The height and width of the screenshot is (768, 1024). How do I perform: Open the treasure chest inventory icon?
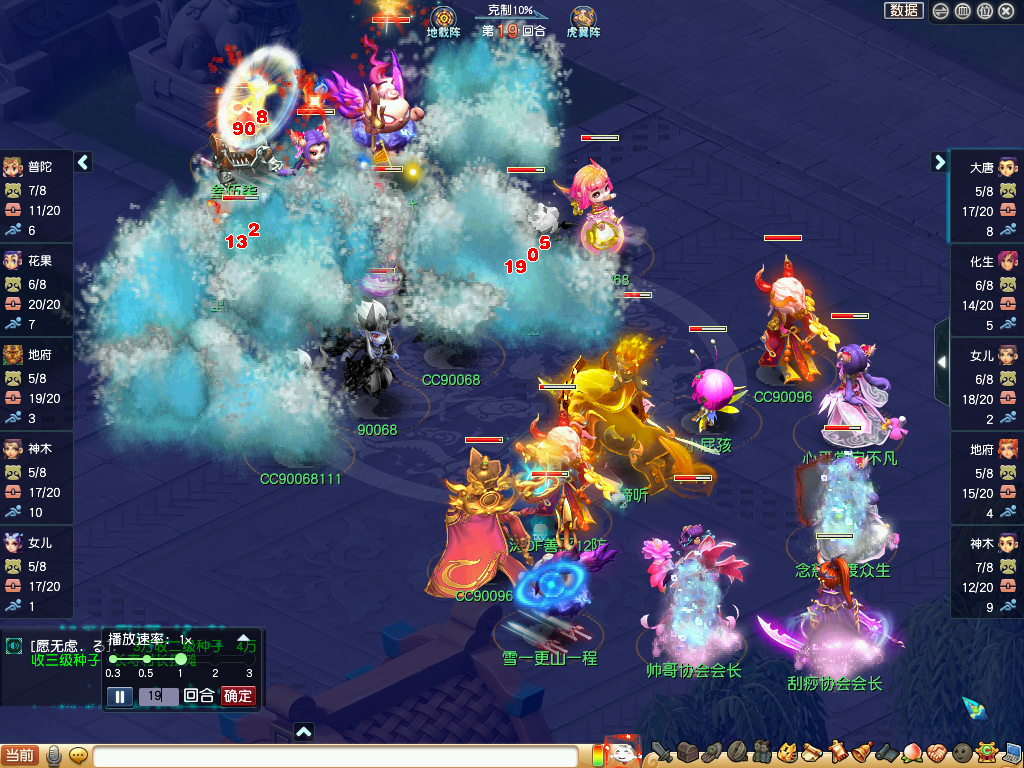686,753
